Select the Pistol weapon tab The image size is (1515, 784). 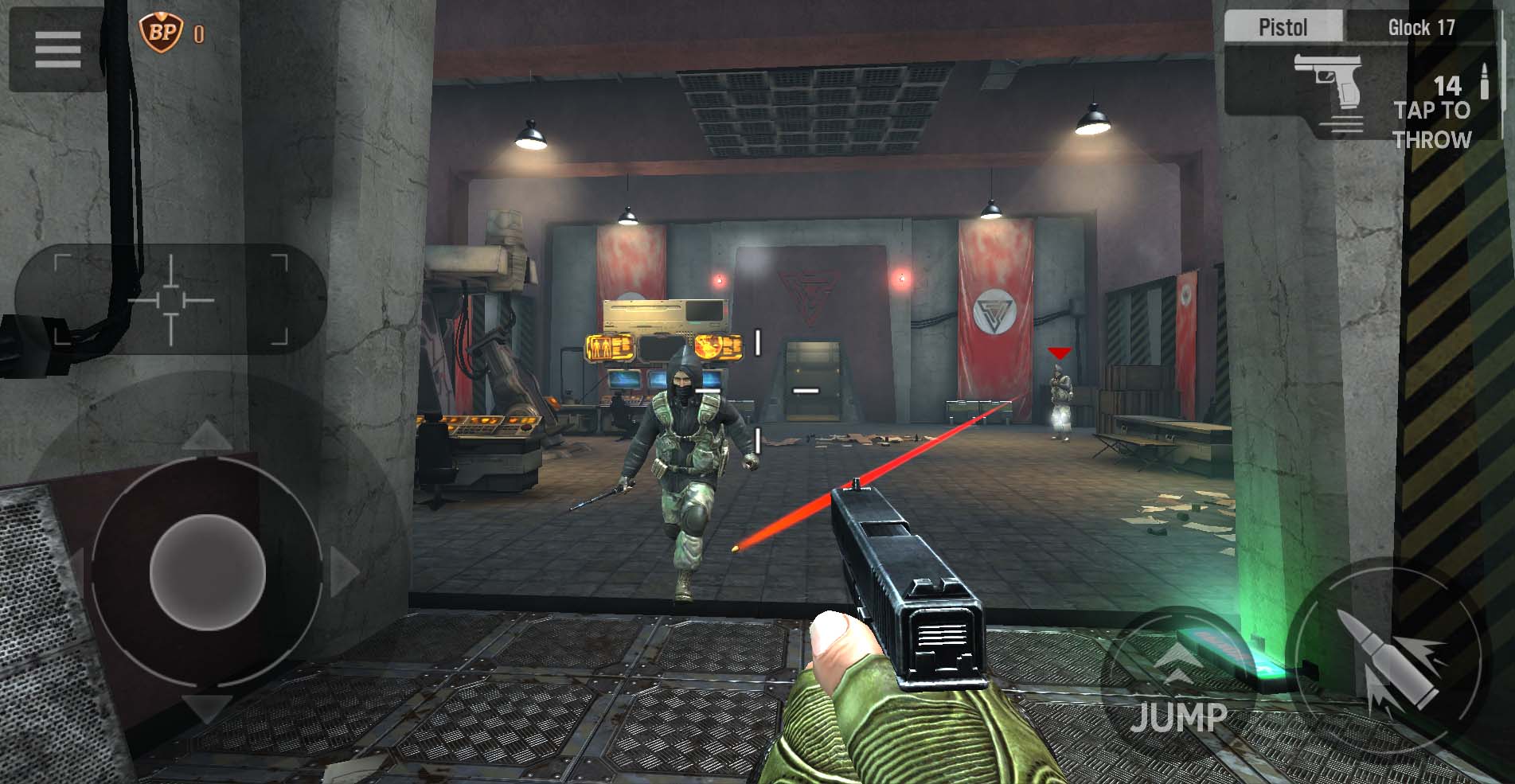point(1283,28)
